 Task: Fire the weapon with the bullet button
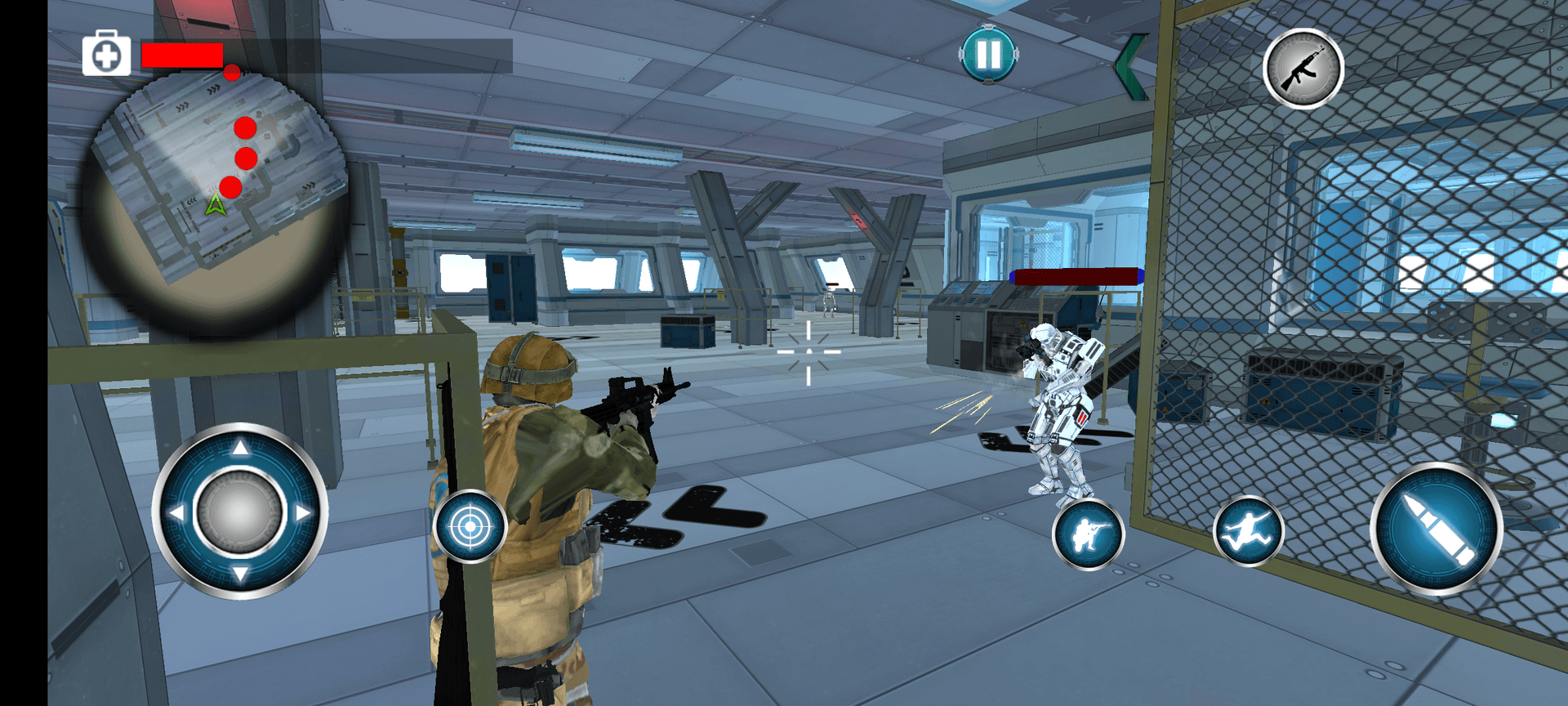coord(1436,529)
